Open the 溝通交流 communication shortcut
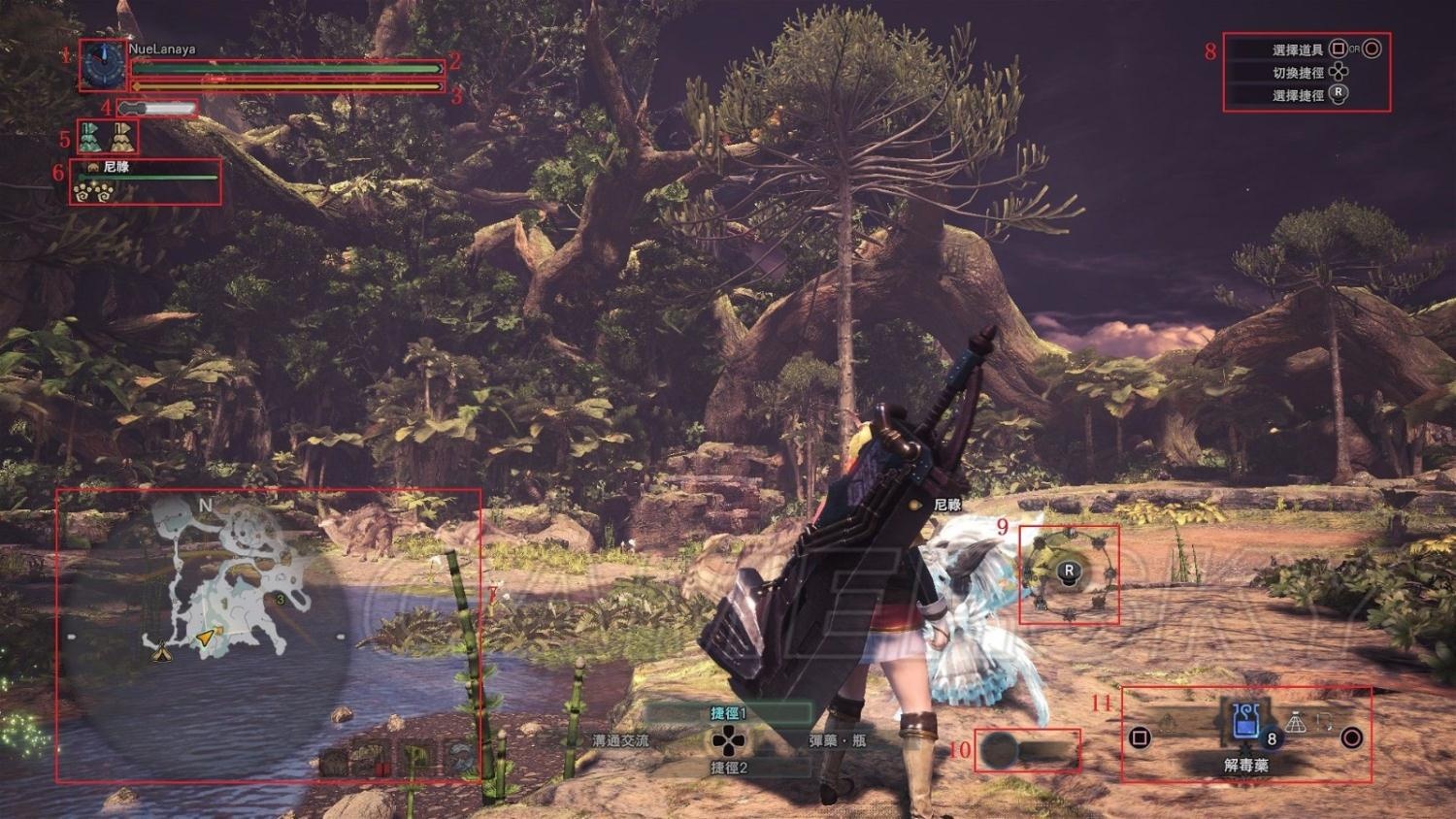Viewport: 1456px width, 819px height. click(621, 740)
